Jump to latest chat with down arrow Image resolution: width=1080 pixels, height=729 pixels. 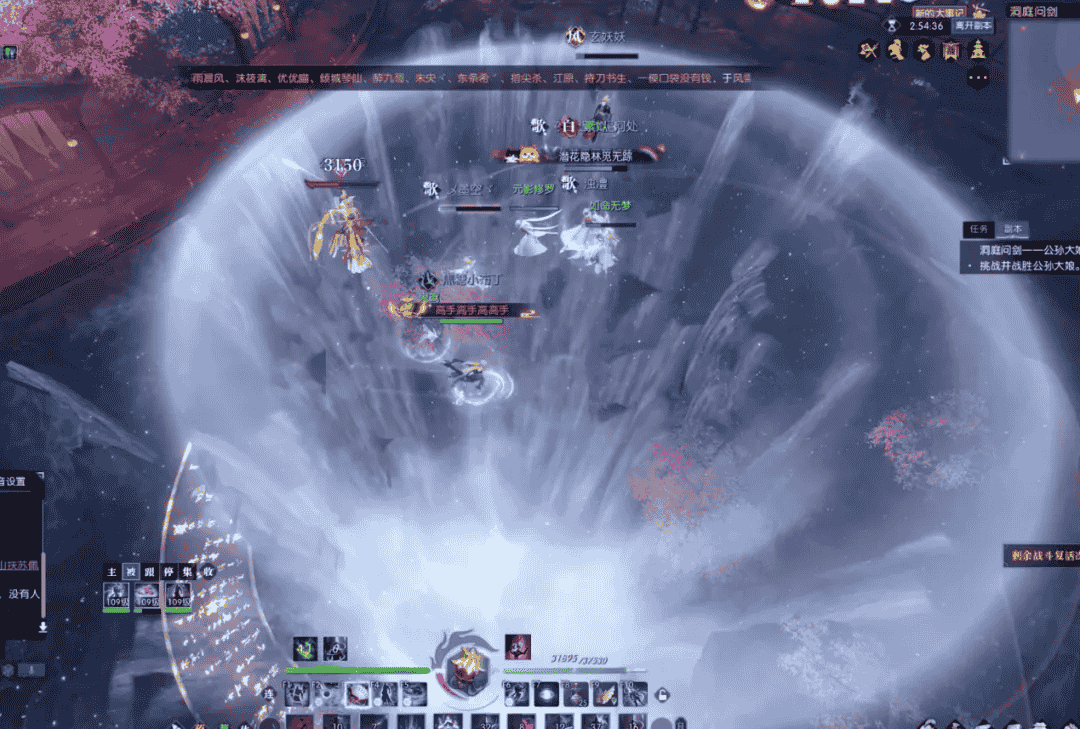(x=43, y=627)
